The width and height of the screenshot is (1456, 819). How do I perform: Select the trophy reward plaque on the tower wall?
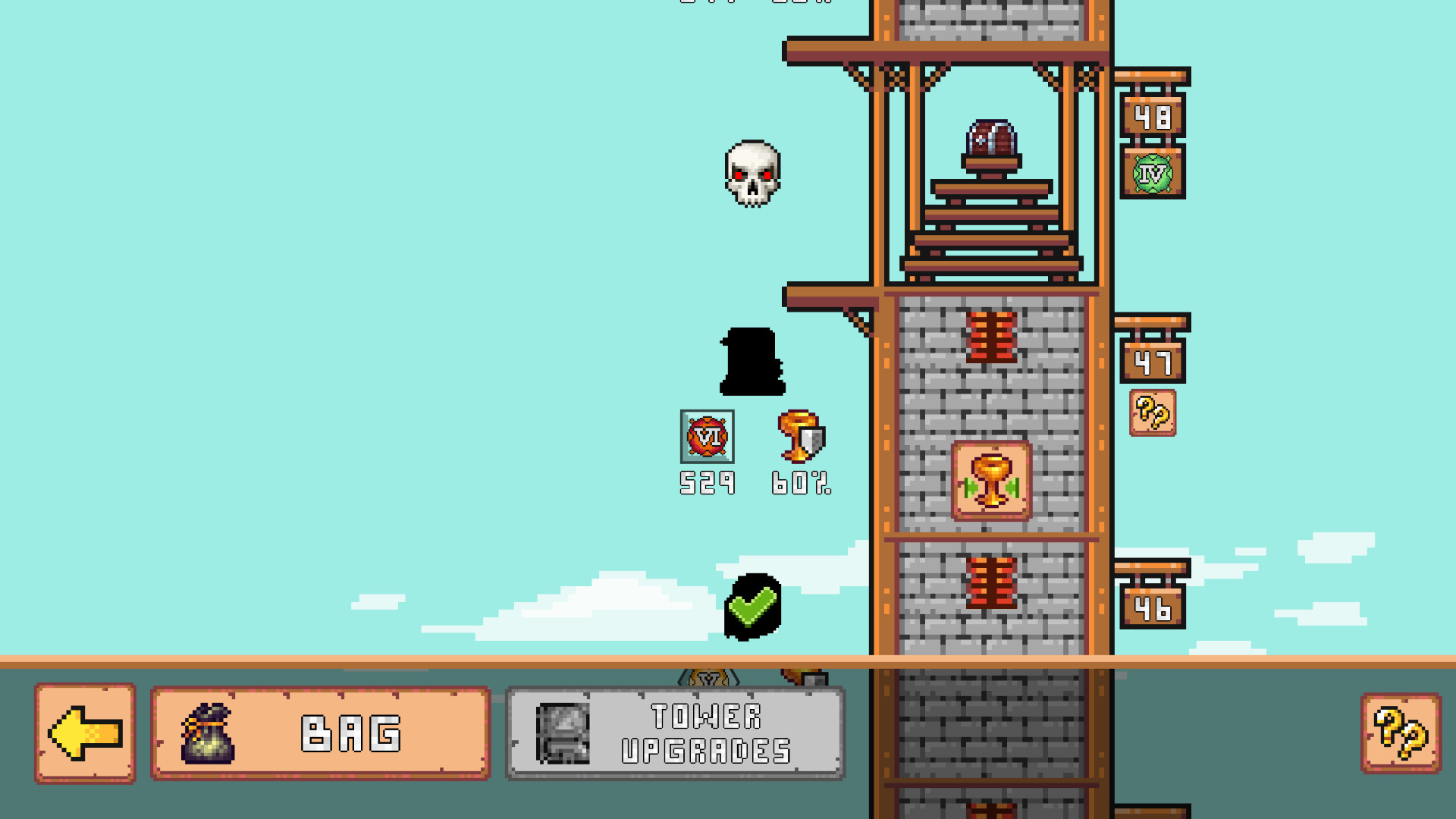click(x=990, y=482)
